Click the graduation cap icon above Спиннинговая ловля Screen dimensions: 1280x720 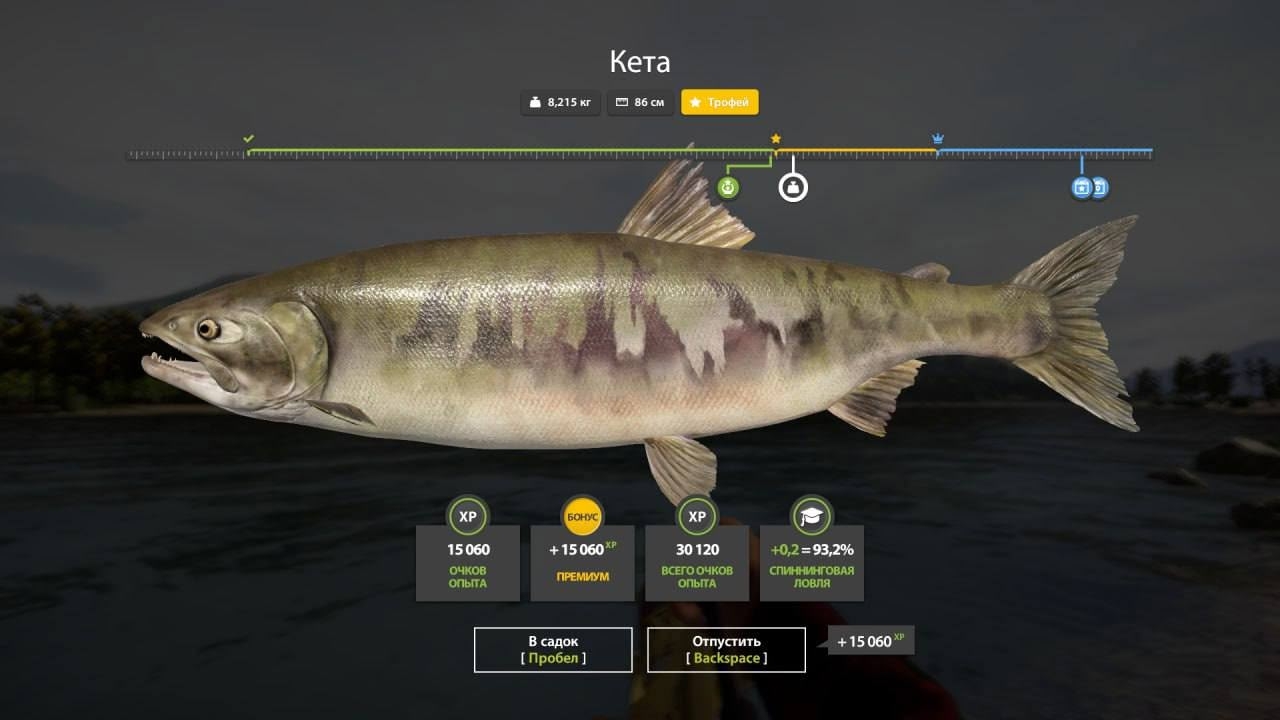(811, 516)
